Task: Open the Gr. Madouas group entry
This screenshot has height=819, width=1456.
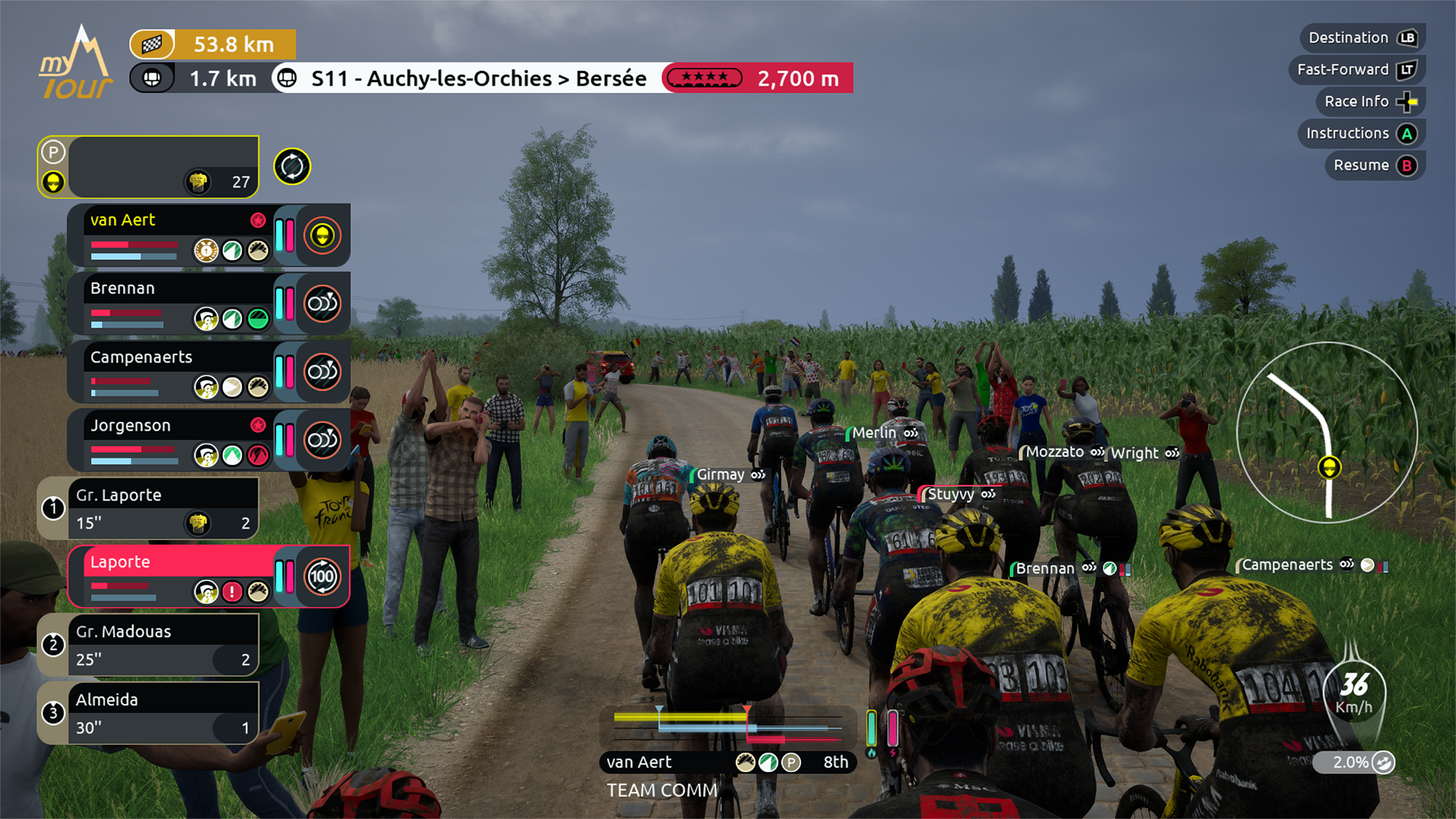Action: [x=148, y=645]
